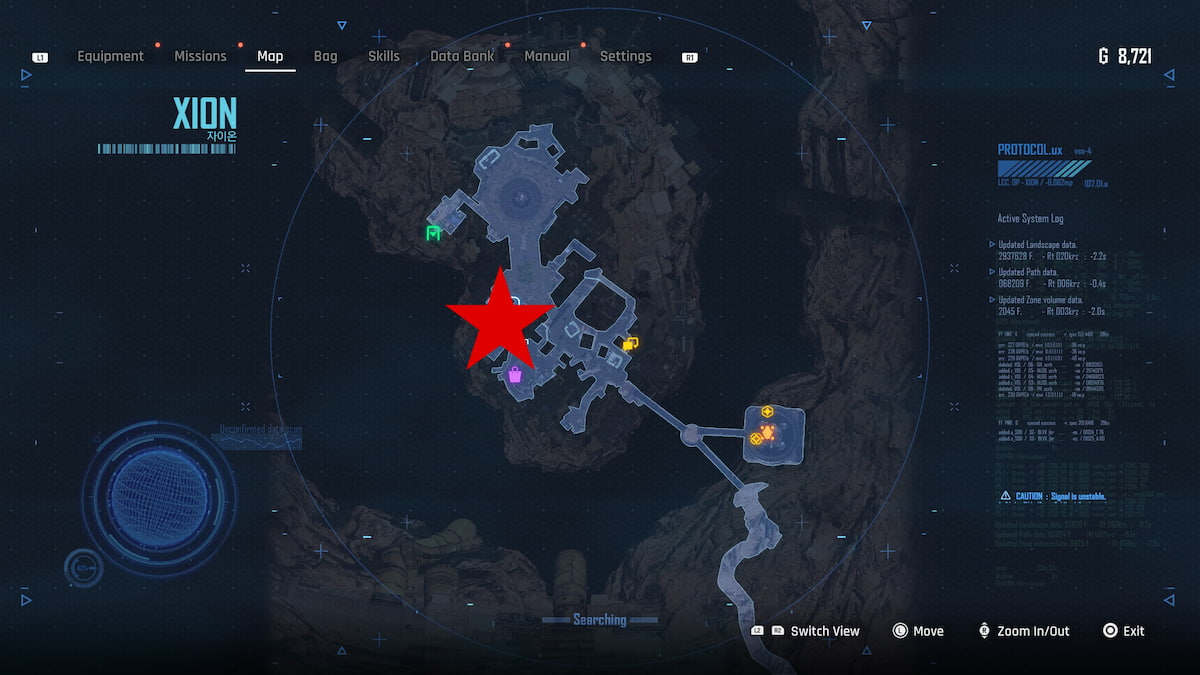Show the Data Bank tab
This screenshot has height=675, width=1200.
coord(462,56)
